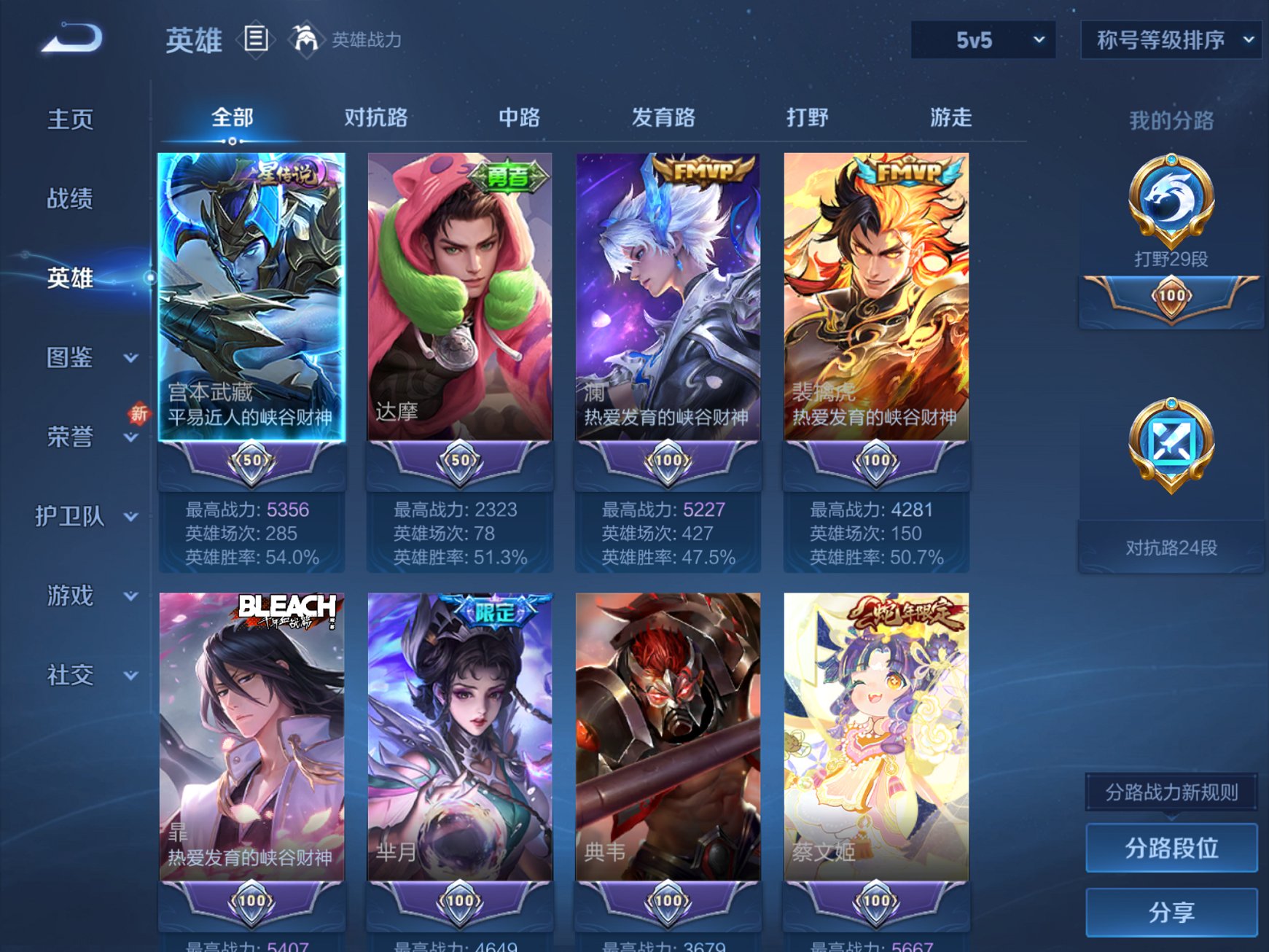Click the 英雄战力 helmet icon
The image size is (1269, 952).
tap(306, 39)
